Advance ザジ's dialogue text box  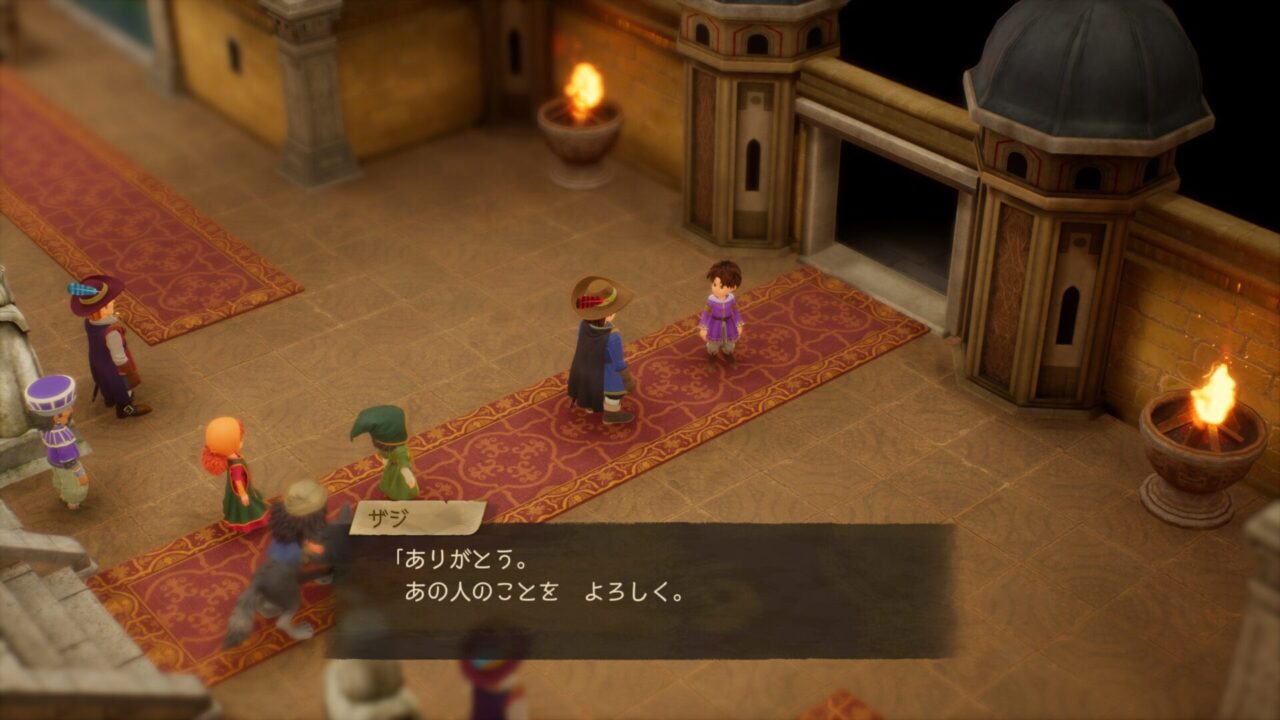640,590
